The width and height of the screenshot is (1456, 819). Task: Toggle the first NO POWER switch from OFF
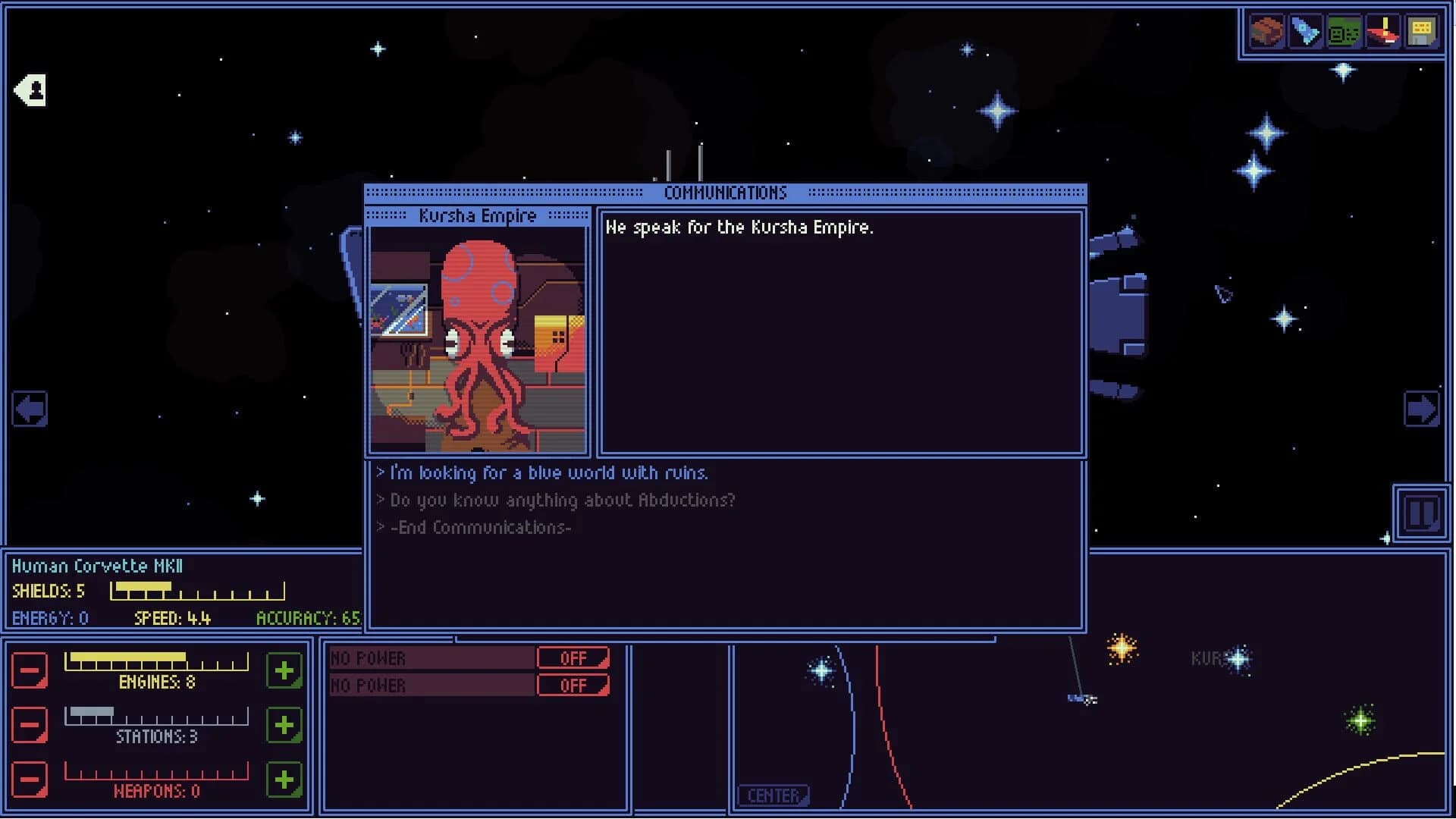coord(573,657)
